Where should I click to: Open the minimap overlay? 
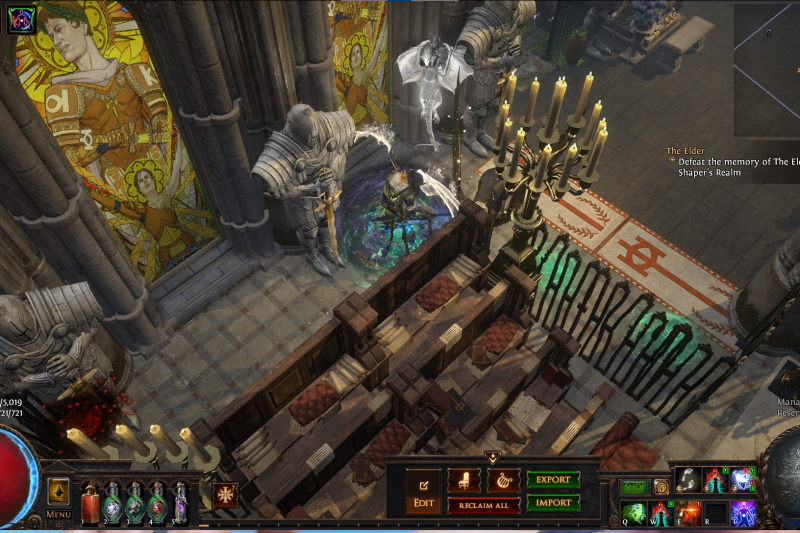(x=766, y=70)
